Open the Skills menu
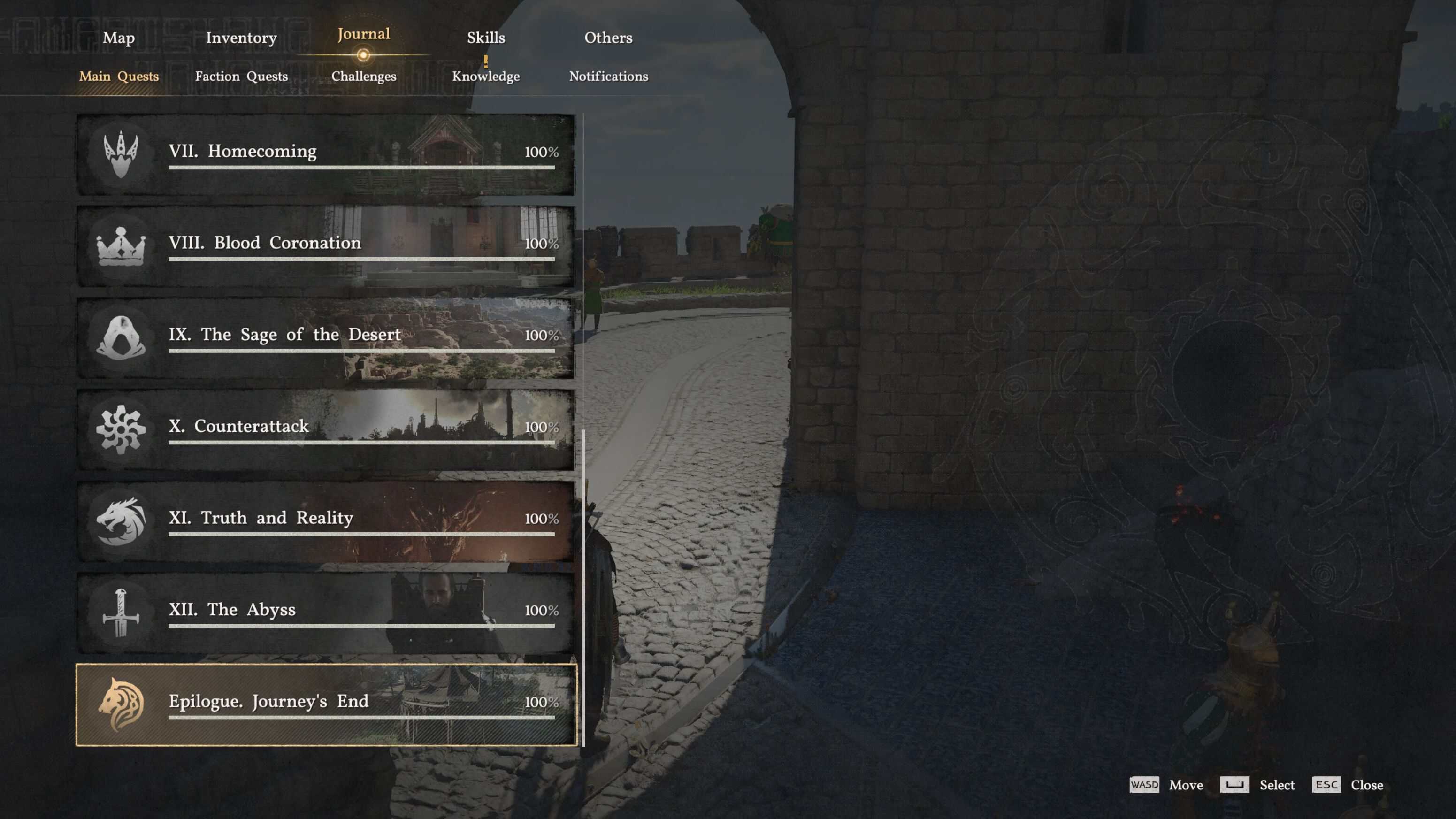 click(487, 38)
